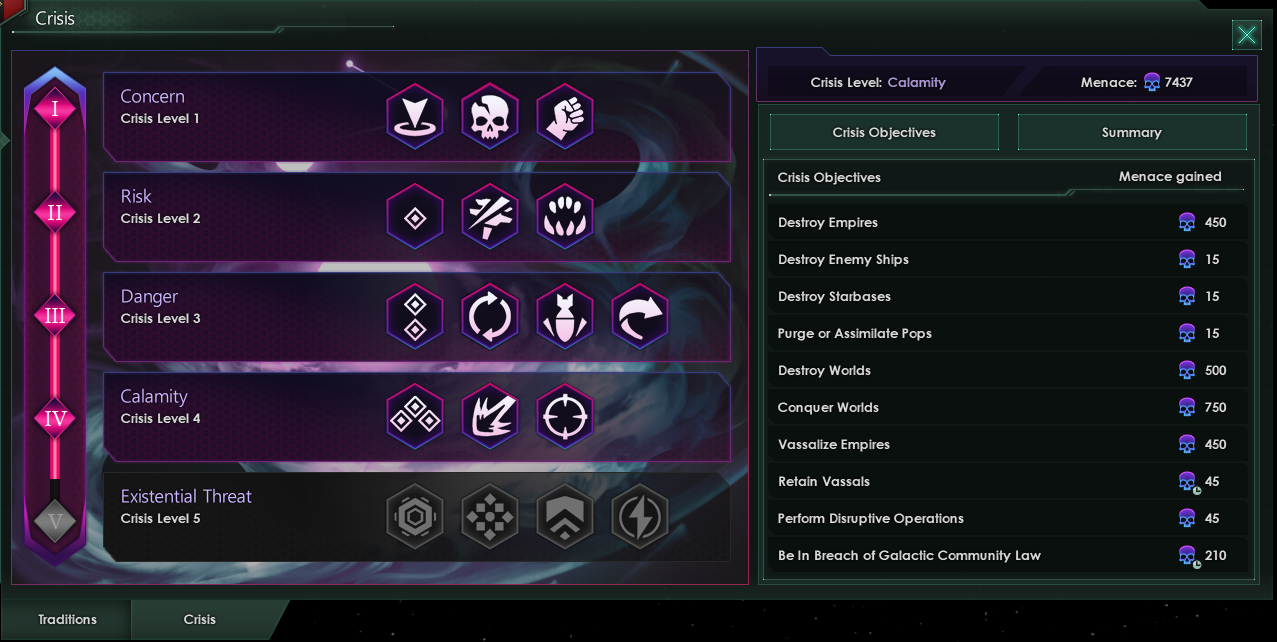Open the Crisis Objectives tab
Viewport: 1277px width, 642px height.
click(x=884, y=132)
